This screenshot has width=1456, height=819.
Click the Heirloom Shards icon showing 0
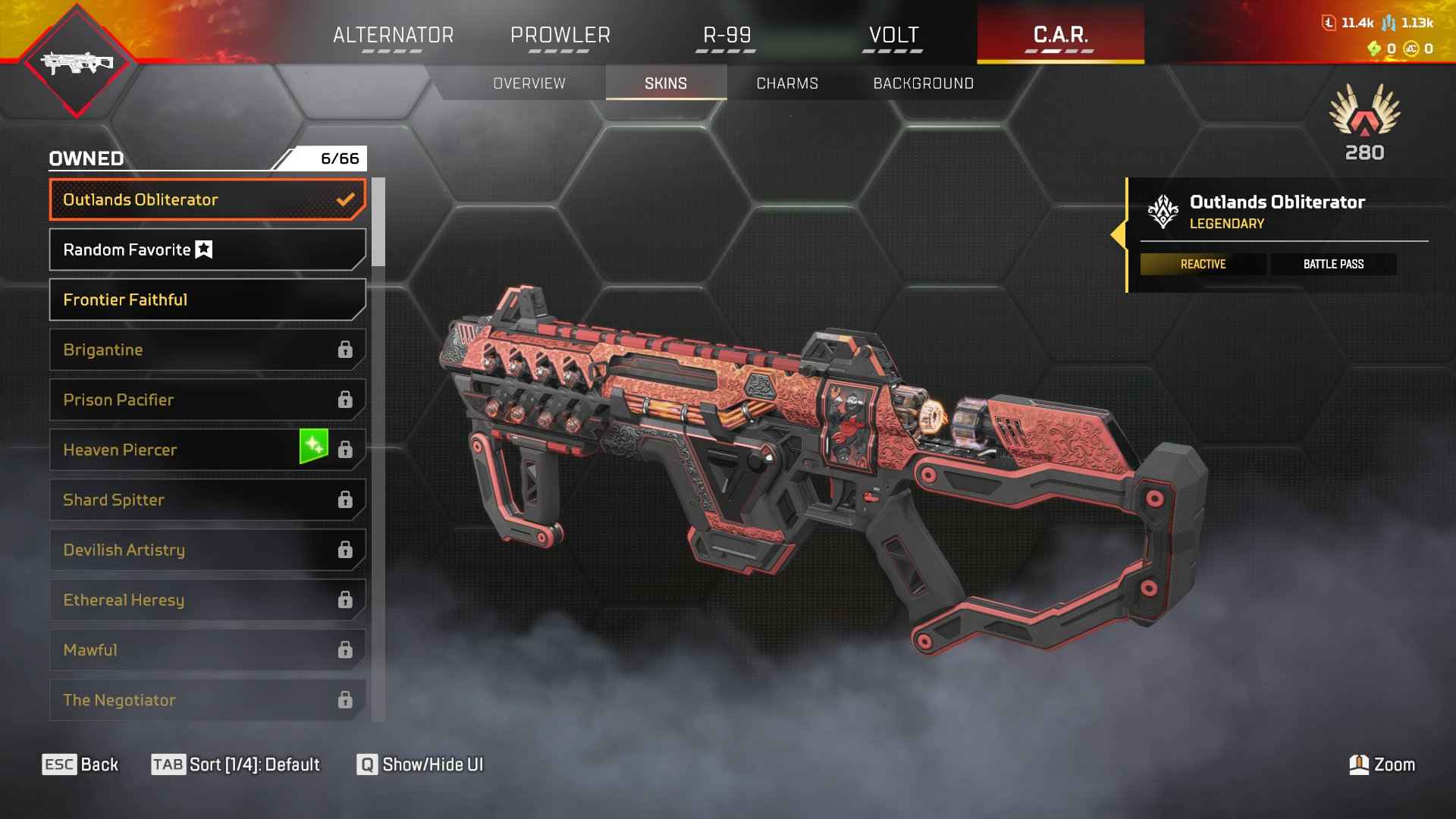[1376, 48]
